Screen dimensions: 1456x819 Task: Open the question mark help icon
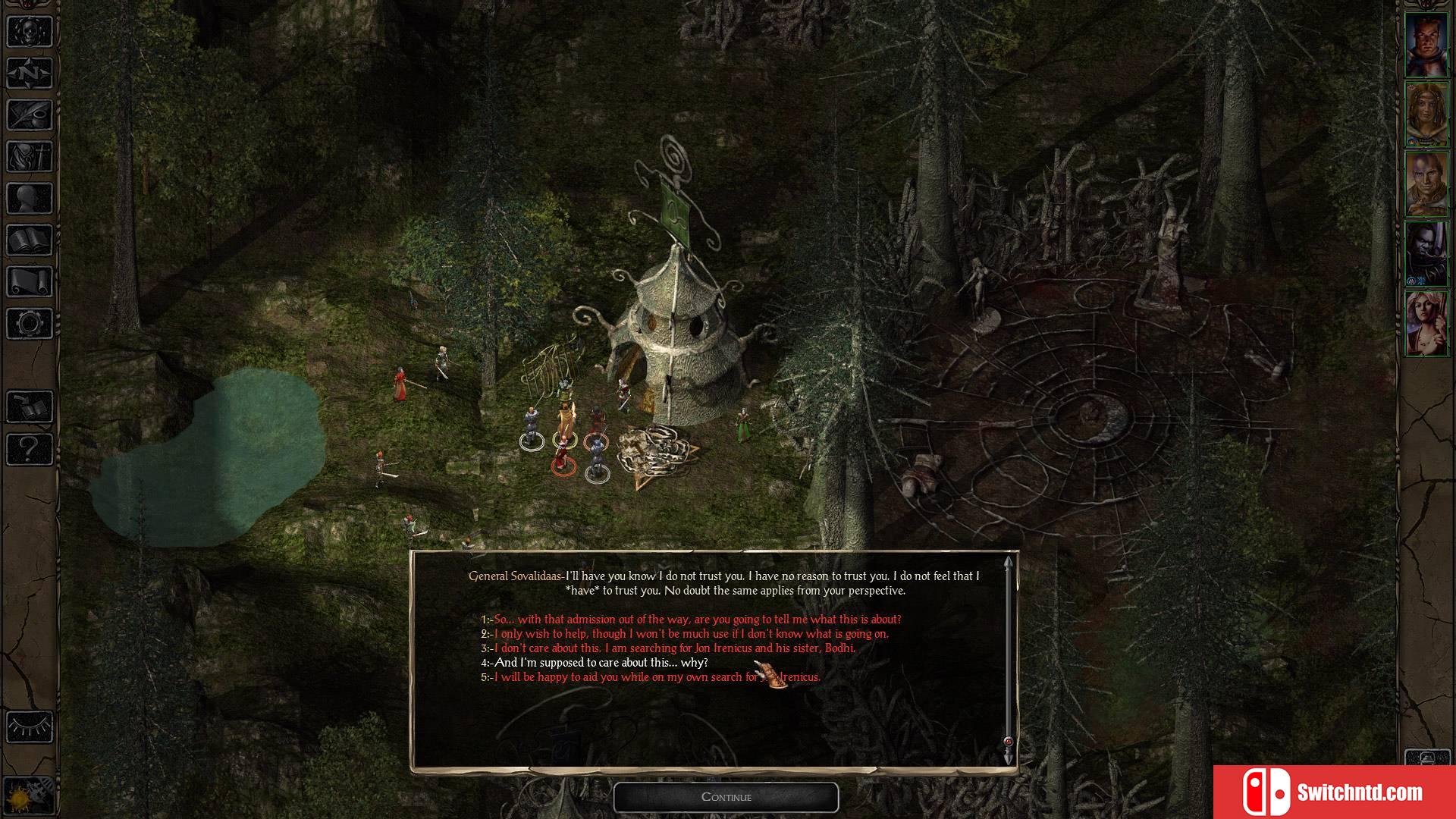click(30, 449)
